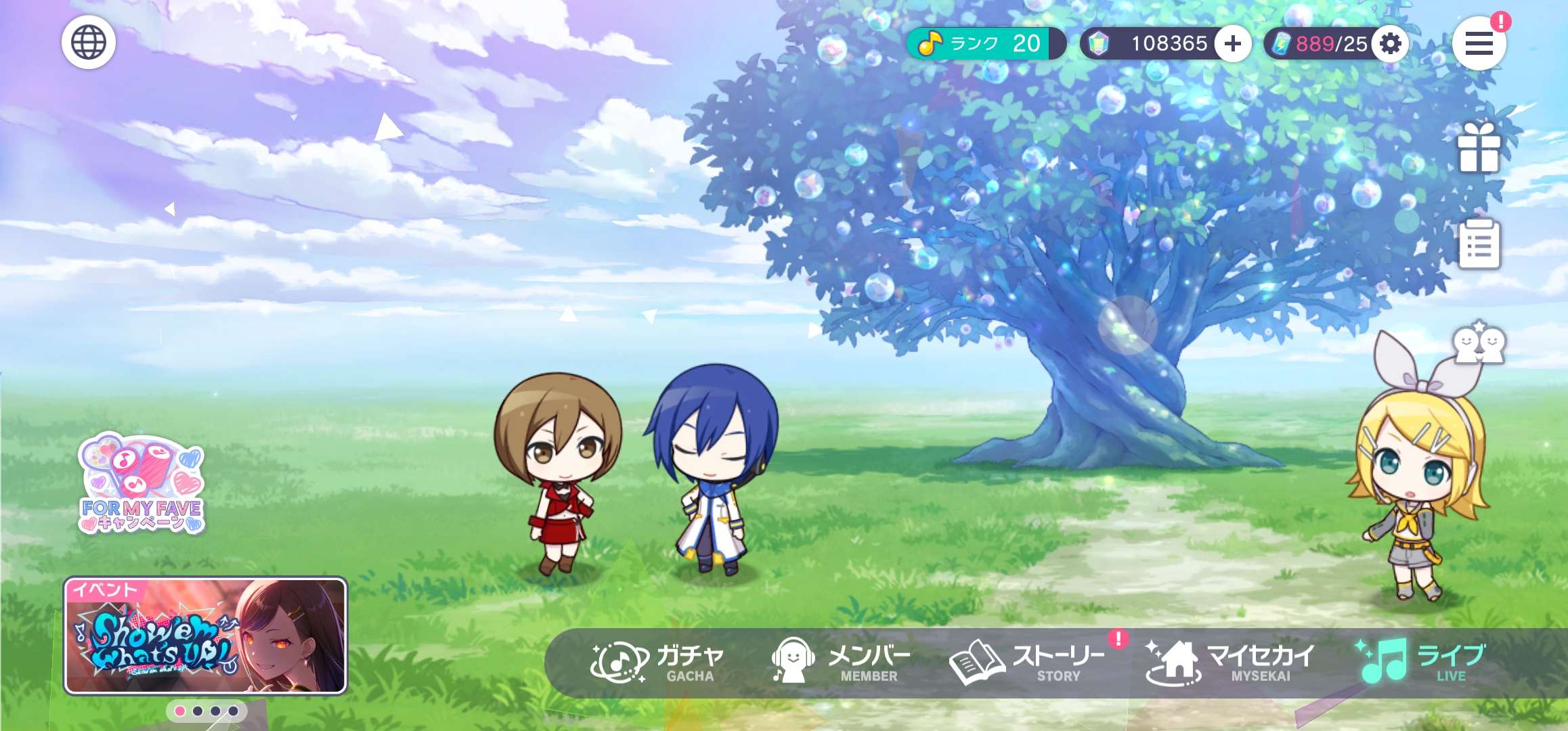The image size is (1568, 731).
Task: Open the FOR MY FAVE campaign badge
Action: 141,483
